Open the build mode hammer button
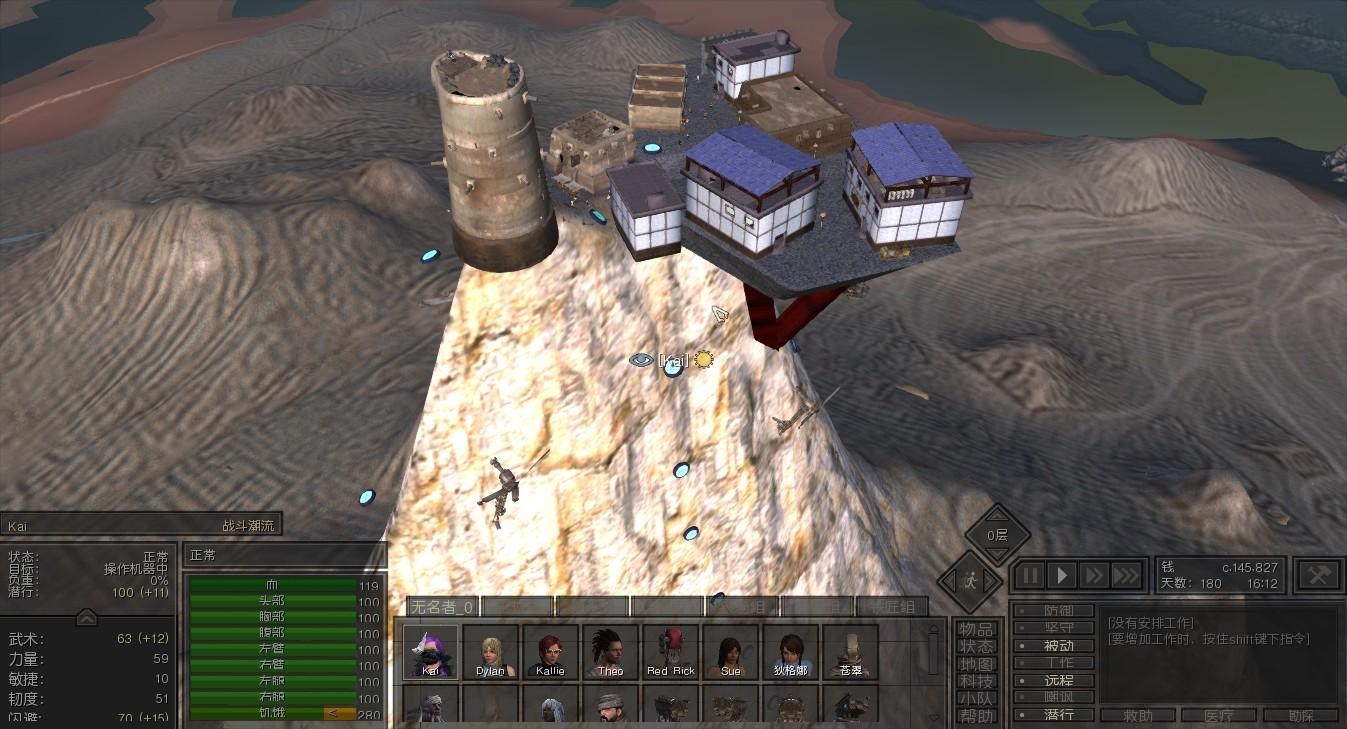This screenshot has width=1347, height=729. click(x=1318, y=574)
